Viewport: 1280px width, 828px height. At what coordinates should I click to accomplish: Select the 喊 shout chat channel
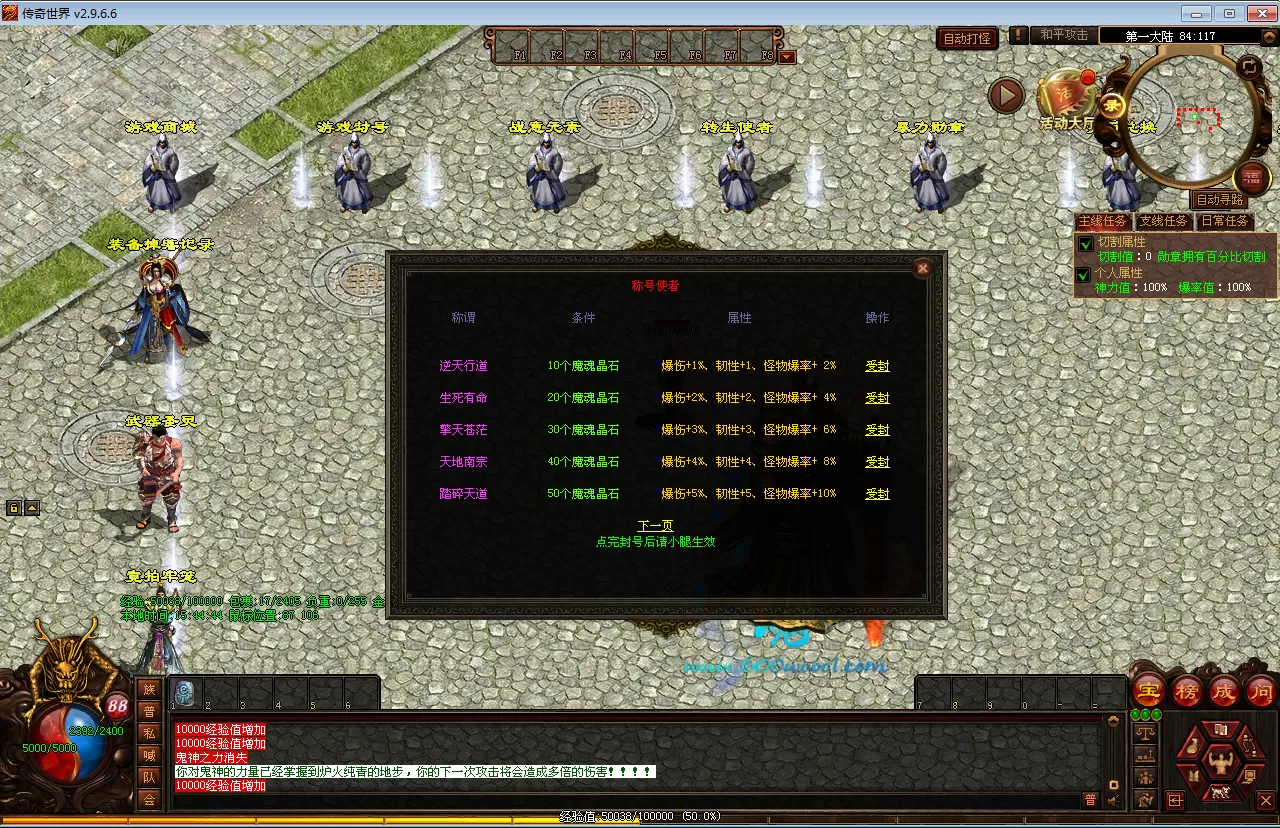(149, 755)
